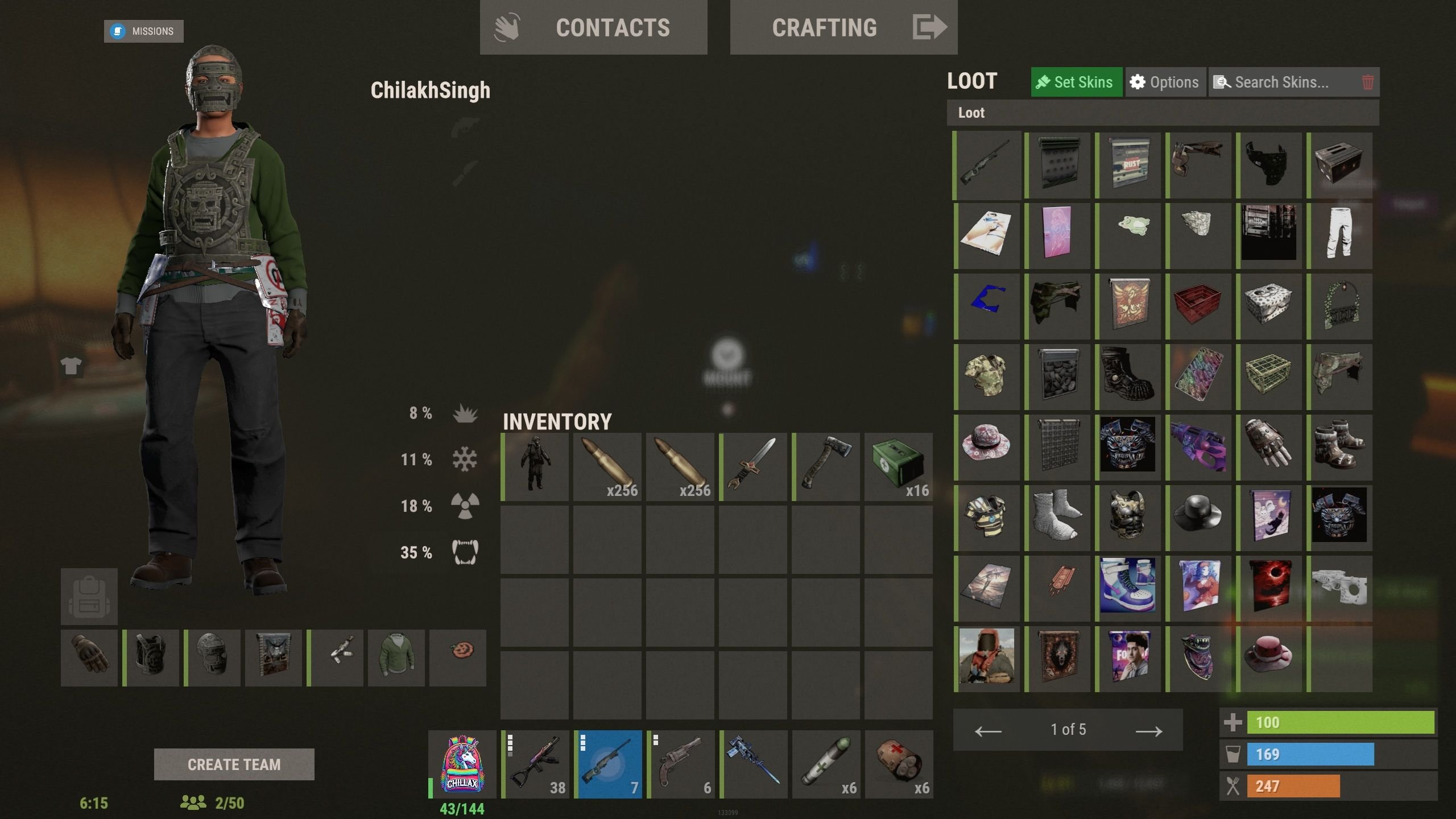Screen dimensions: 1456x819
Task: Go to the previous loot page
Action: point(988,730)
